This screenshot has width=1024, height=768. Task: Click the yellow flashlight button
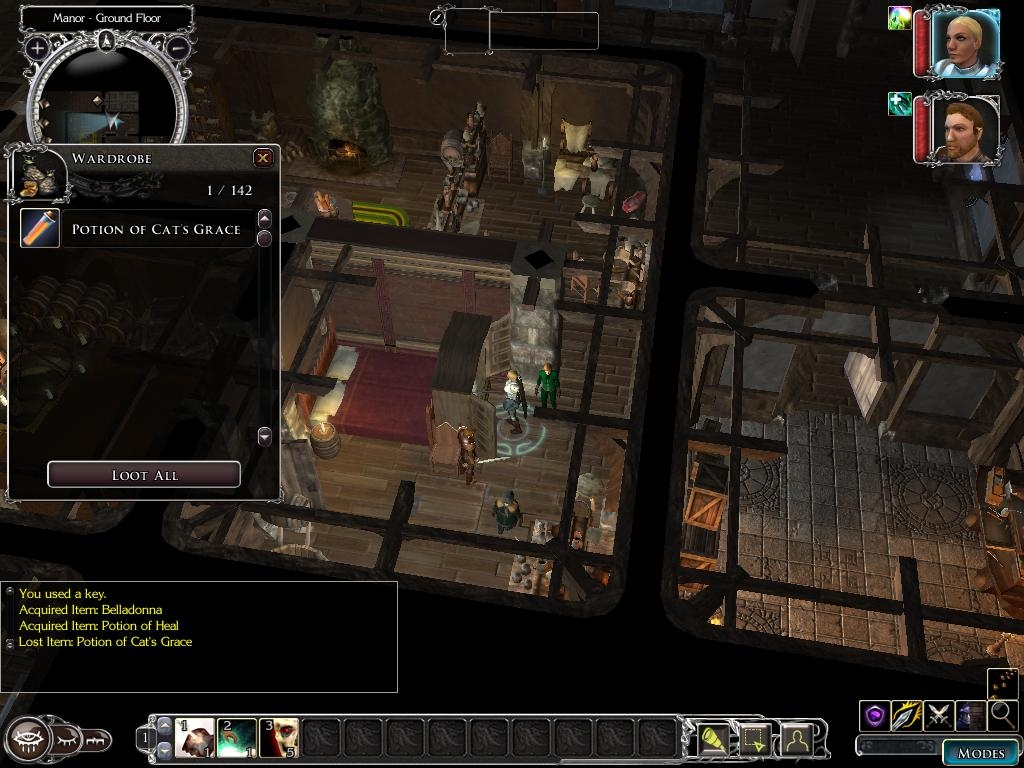pos(713,739)
